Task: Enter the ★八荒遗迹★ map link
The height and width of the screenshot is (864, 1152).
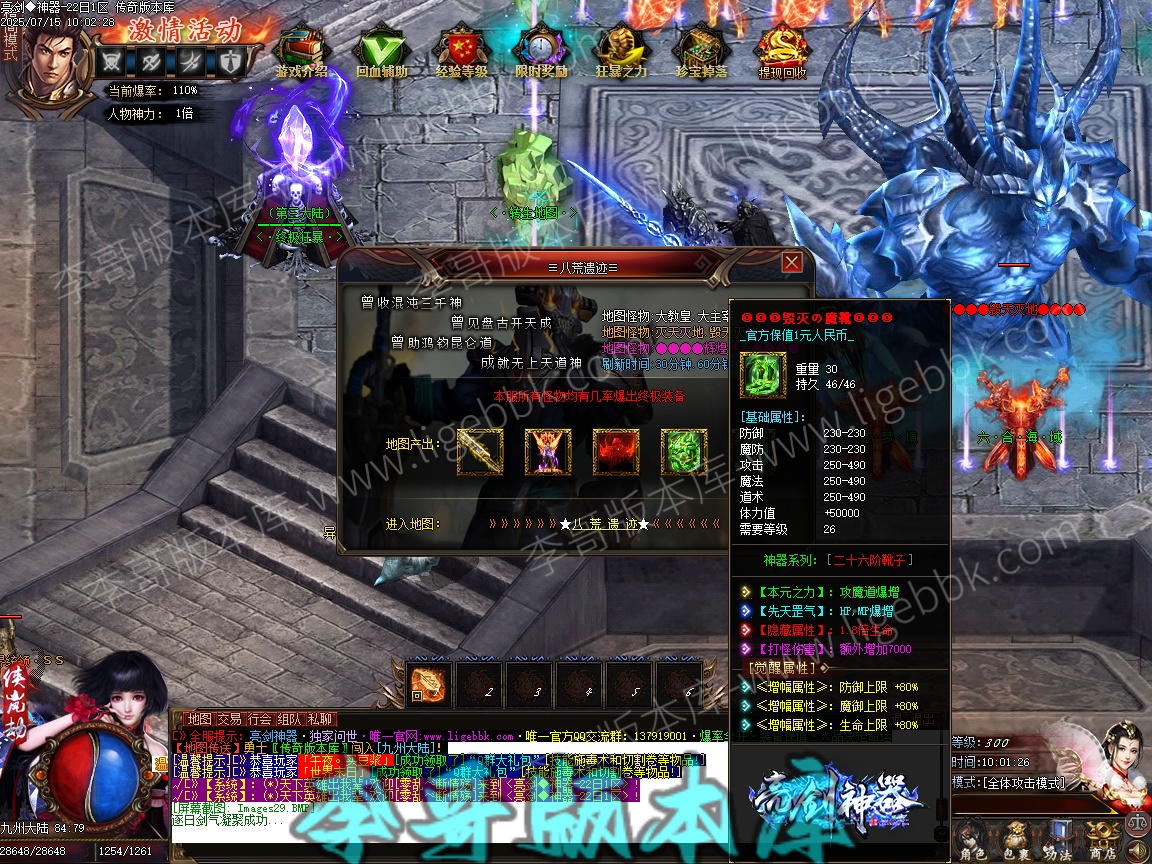Action: (x=603, y=524)
